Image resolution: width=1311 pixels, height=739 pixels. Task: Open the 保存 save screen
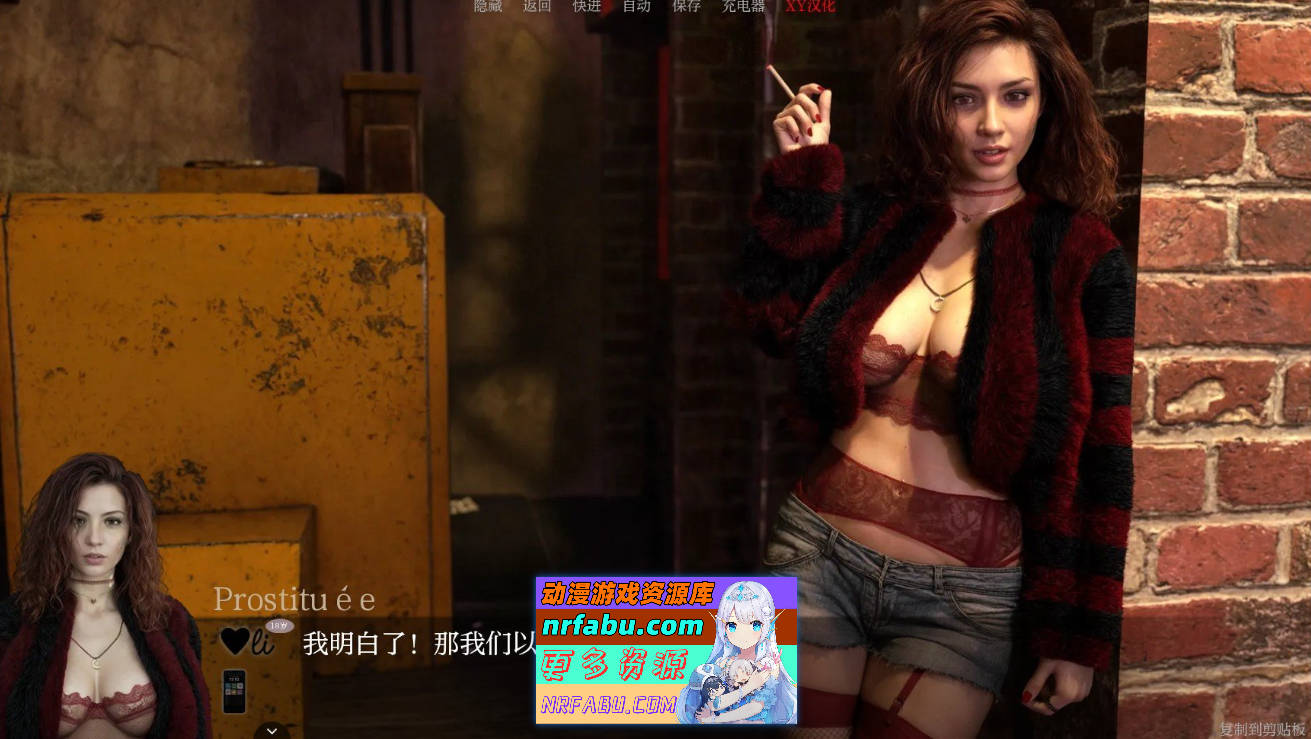tap(687, 6)
